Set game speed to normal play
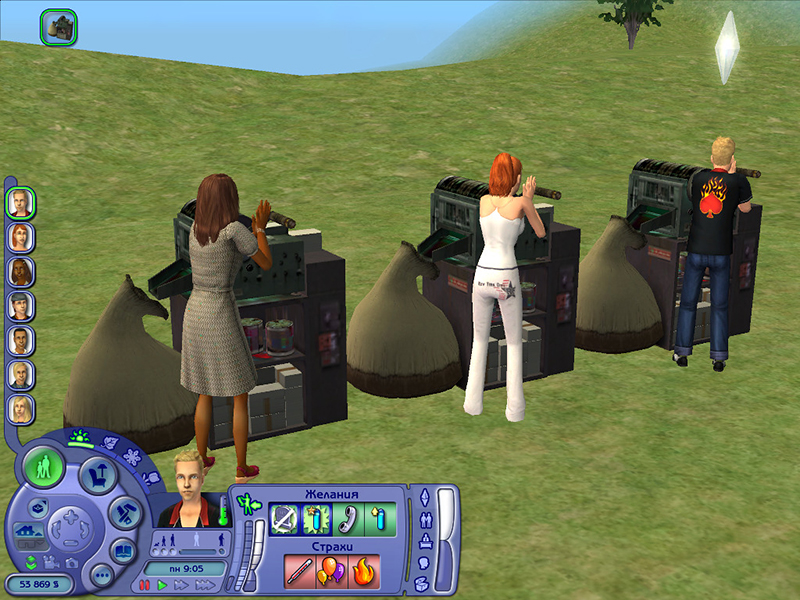Viewport: 800px width, 600px height. point(162,585)
